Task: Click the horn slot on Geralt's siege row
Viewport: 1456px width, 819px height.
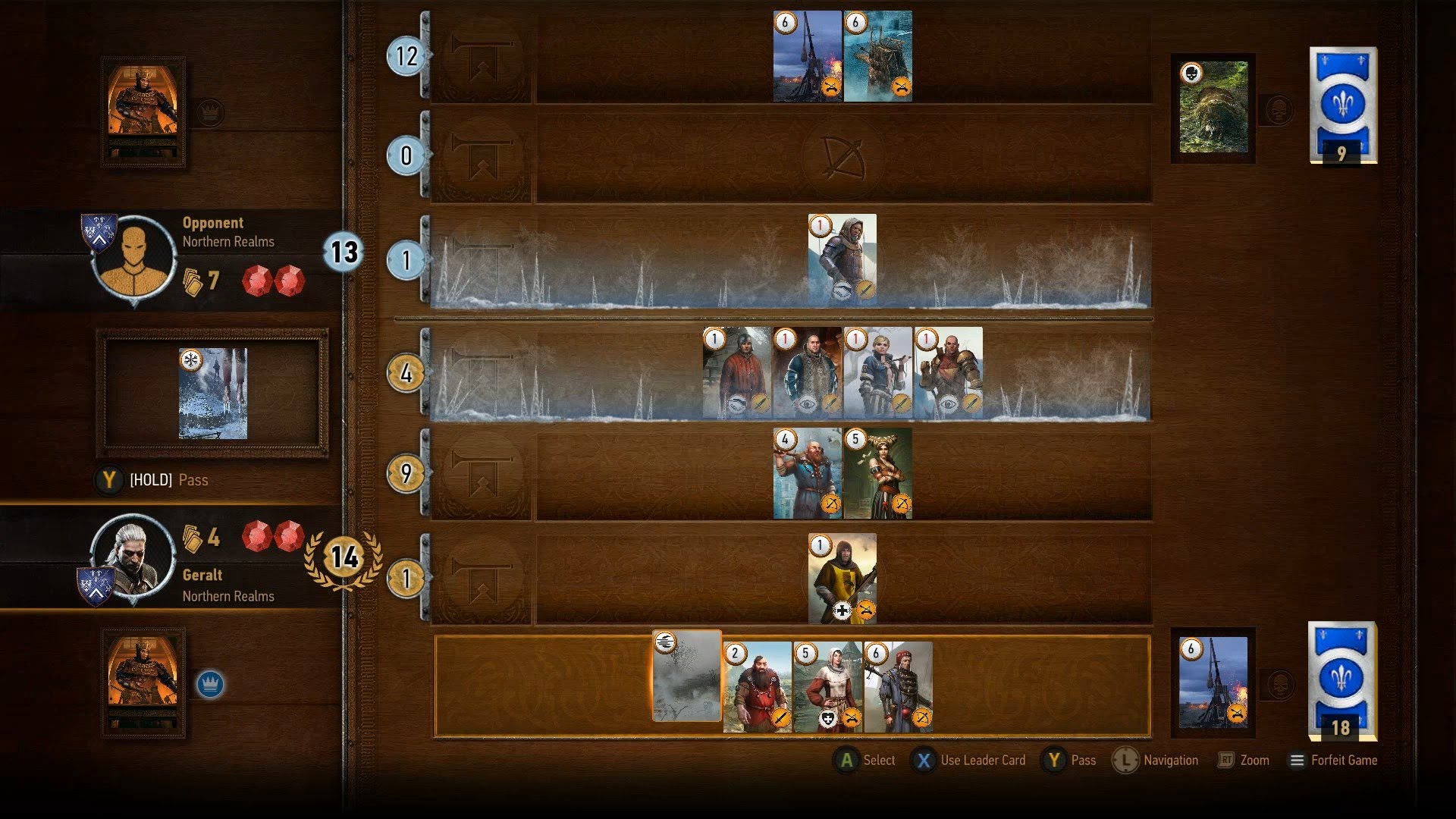Action: tap(480, 576)
